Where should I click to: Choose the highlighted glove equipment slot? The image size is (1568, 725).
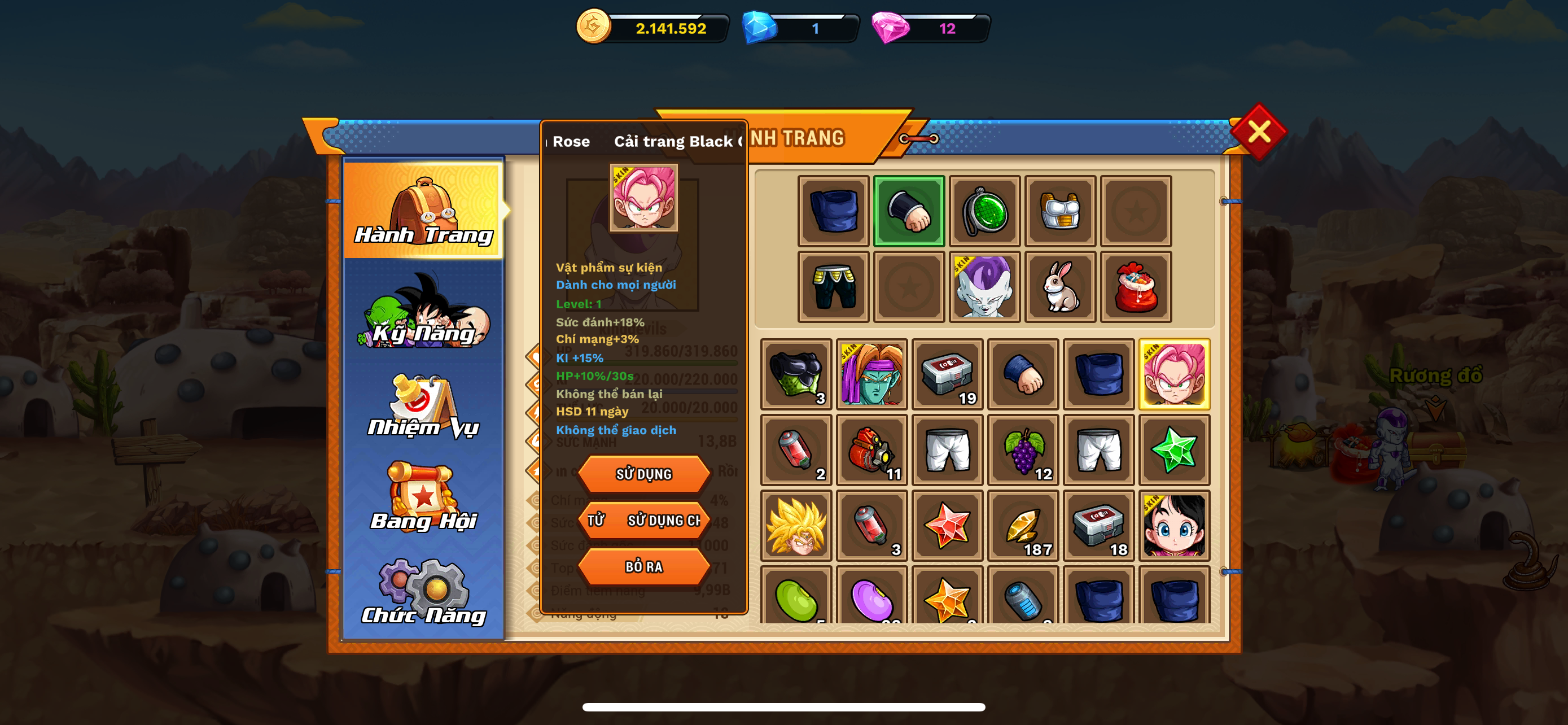[x=909, y=211]
